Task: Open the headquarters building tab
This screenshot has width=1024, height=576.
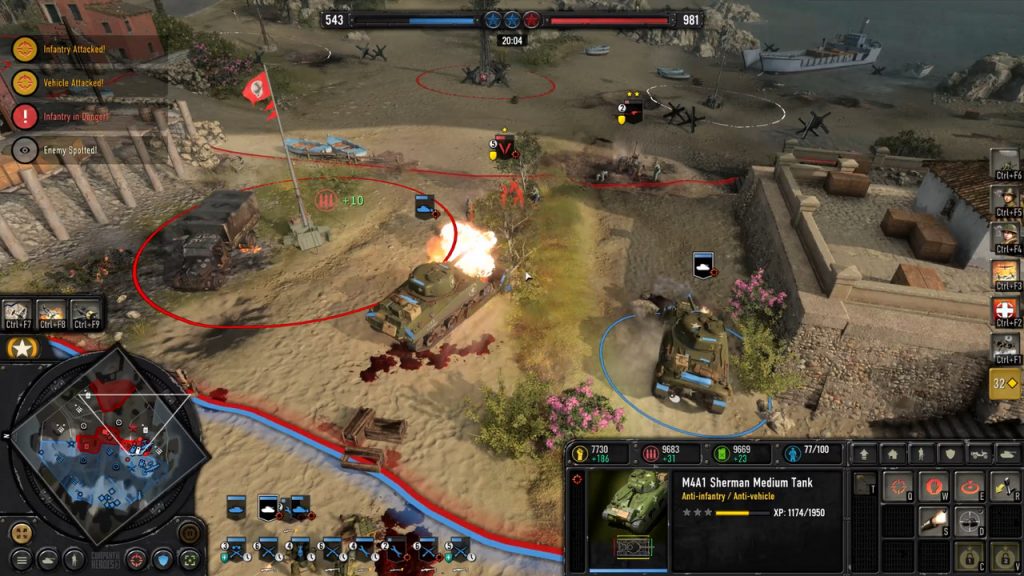Action: click(892, 454)
